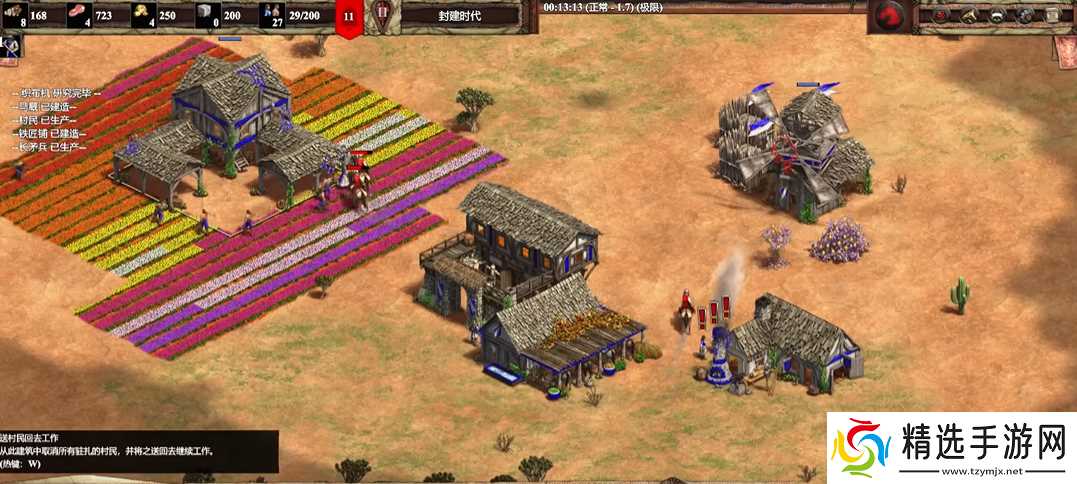The width and height of the screenshot is (1077, 484).
Task: Select the soldier icon below the wood counter
Action: [12, 46]
